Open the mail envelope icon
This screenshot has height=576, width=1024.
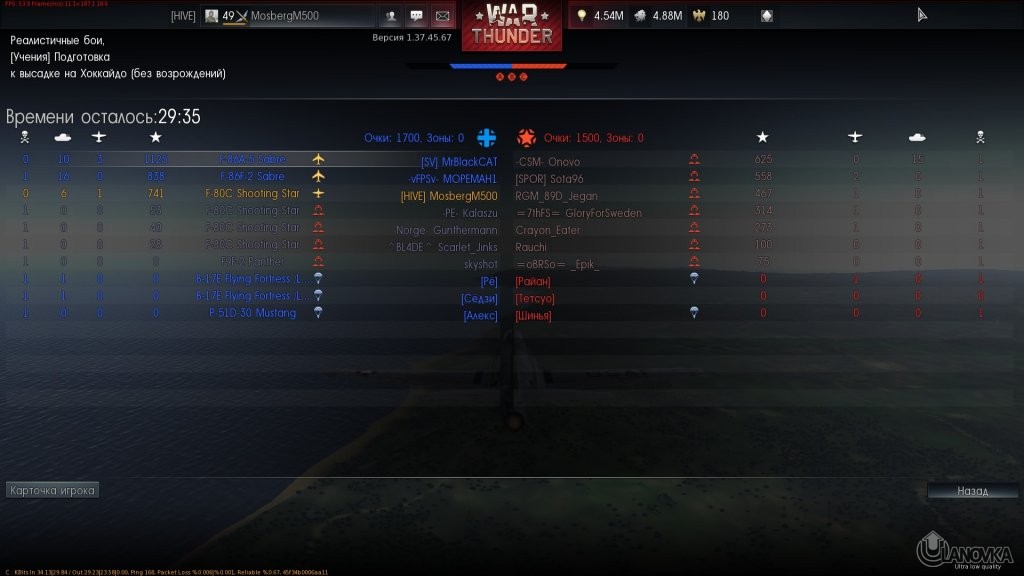(441, 16)
